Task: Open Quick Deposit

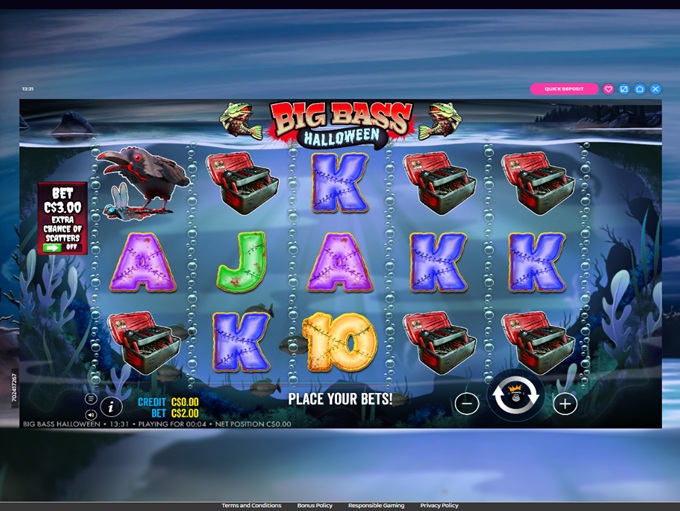Action: [x=564, y=89]
